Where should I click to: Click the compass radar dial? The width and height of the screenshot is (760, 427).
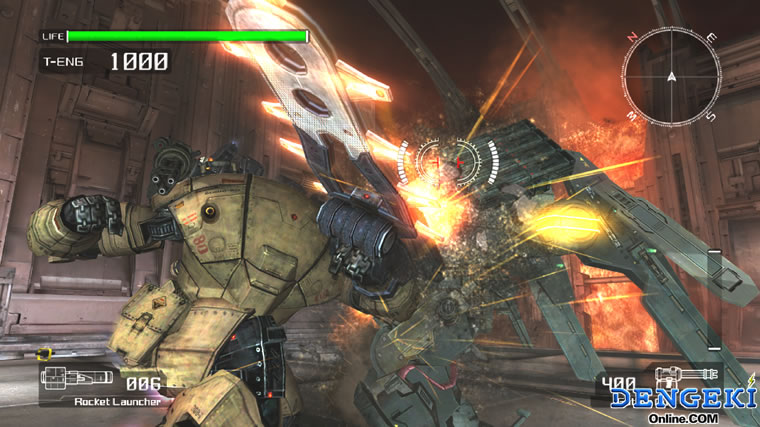pyautogui.click(x=670, y=75)
